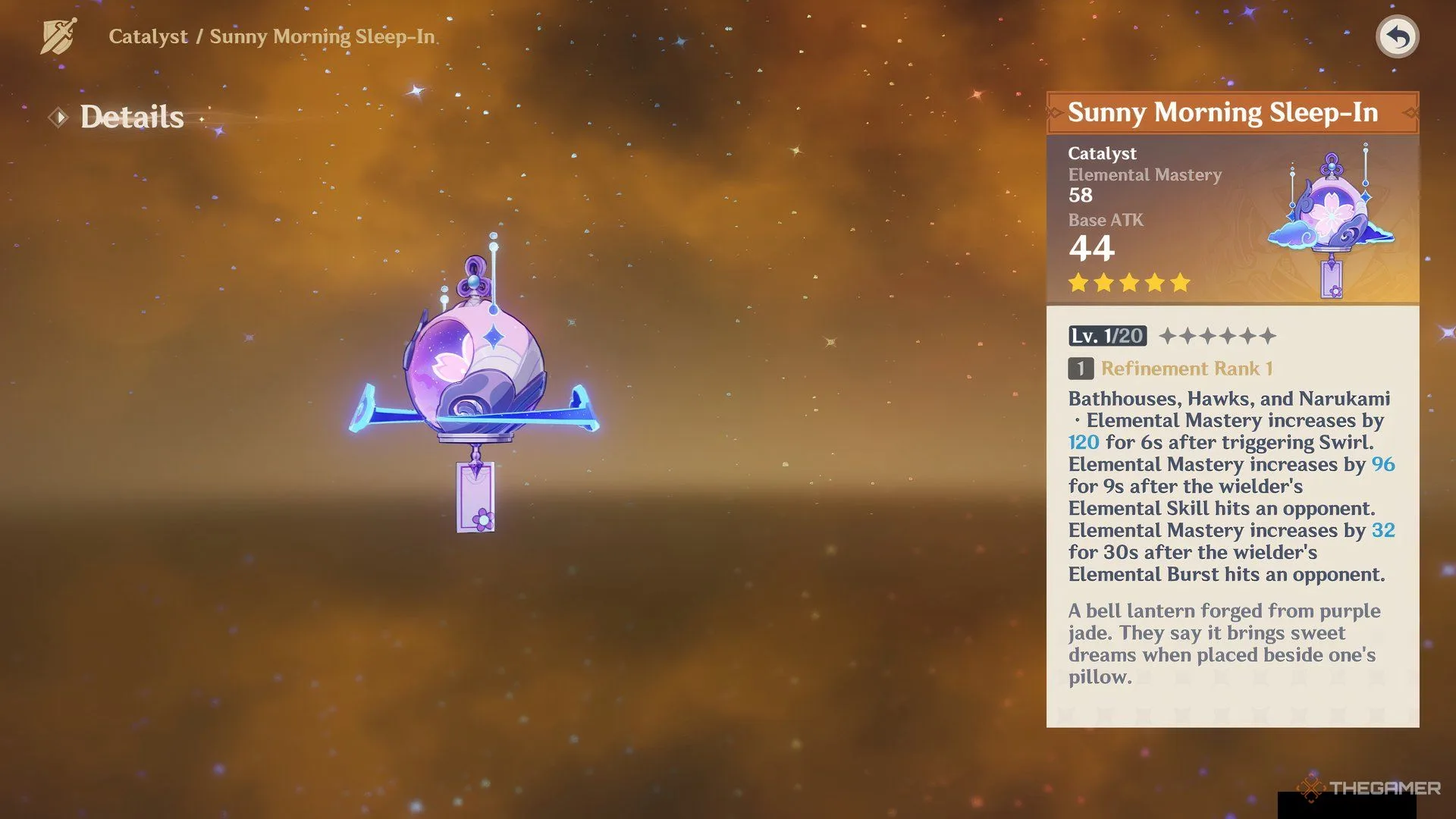The height and width of the screenshot is (819, 1456).
Task: Select the Sunny Morning Sleep-In weapon thumbnail
Action: point(1331,221)
